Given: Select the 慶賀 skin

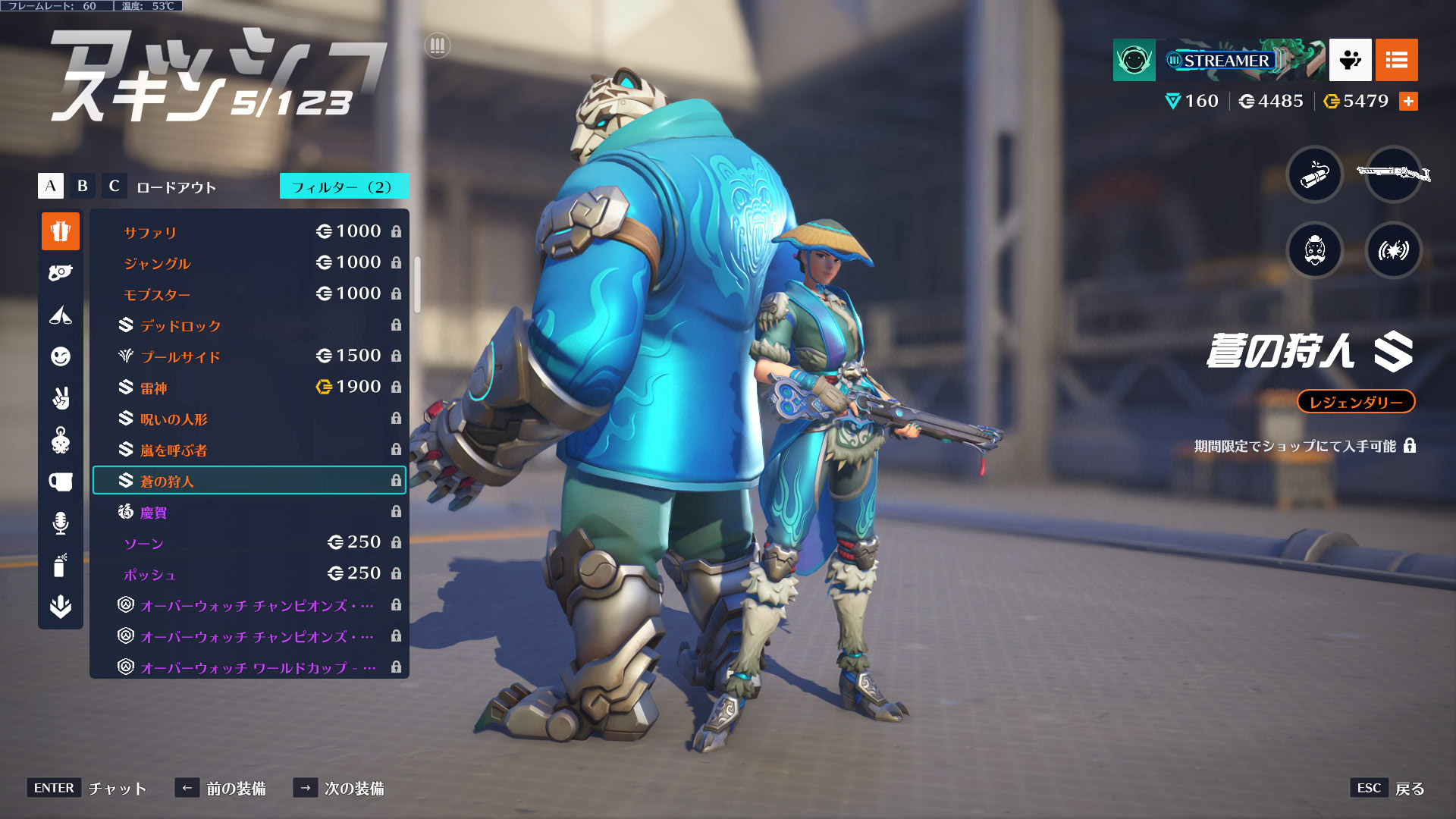Looking at the screenshot, I should point(249,512).
